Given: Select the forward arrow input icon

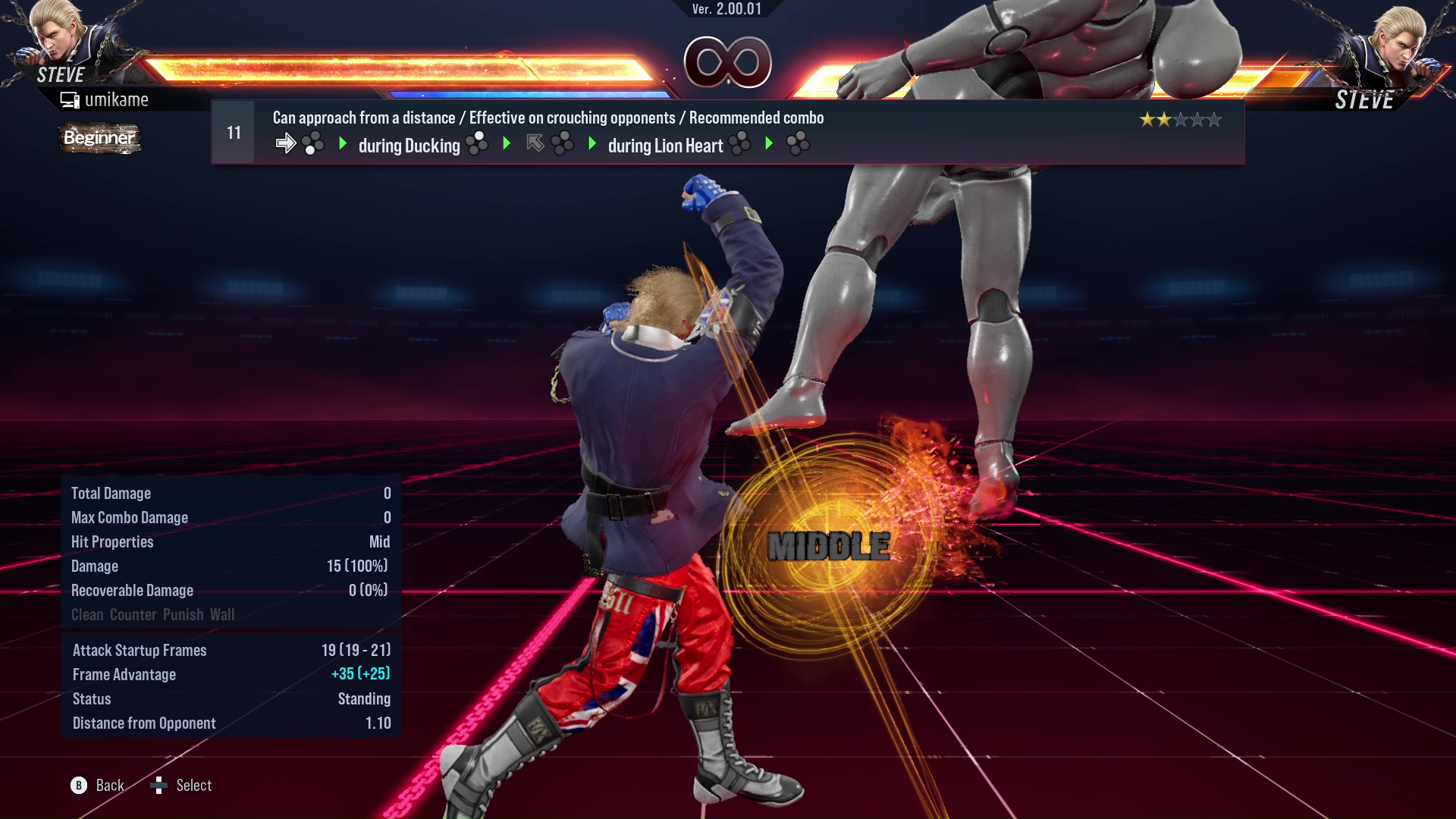Looking at the screenshot, I should pos(287,142).
